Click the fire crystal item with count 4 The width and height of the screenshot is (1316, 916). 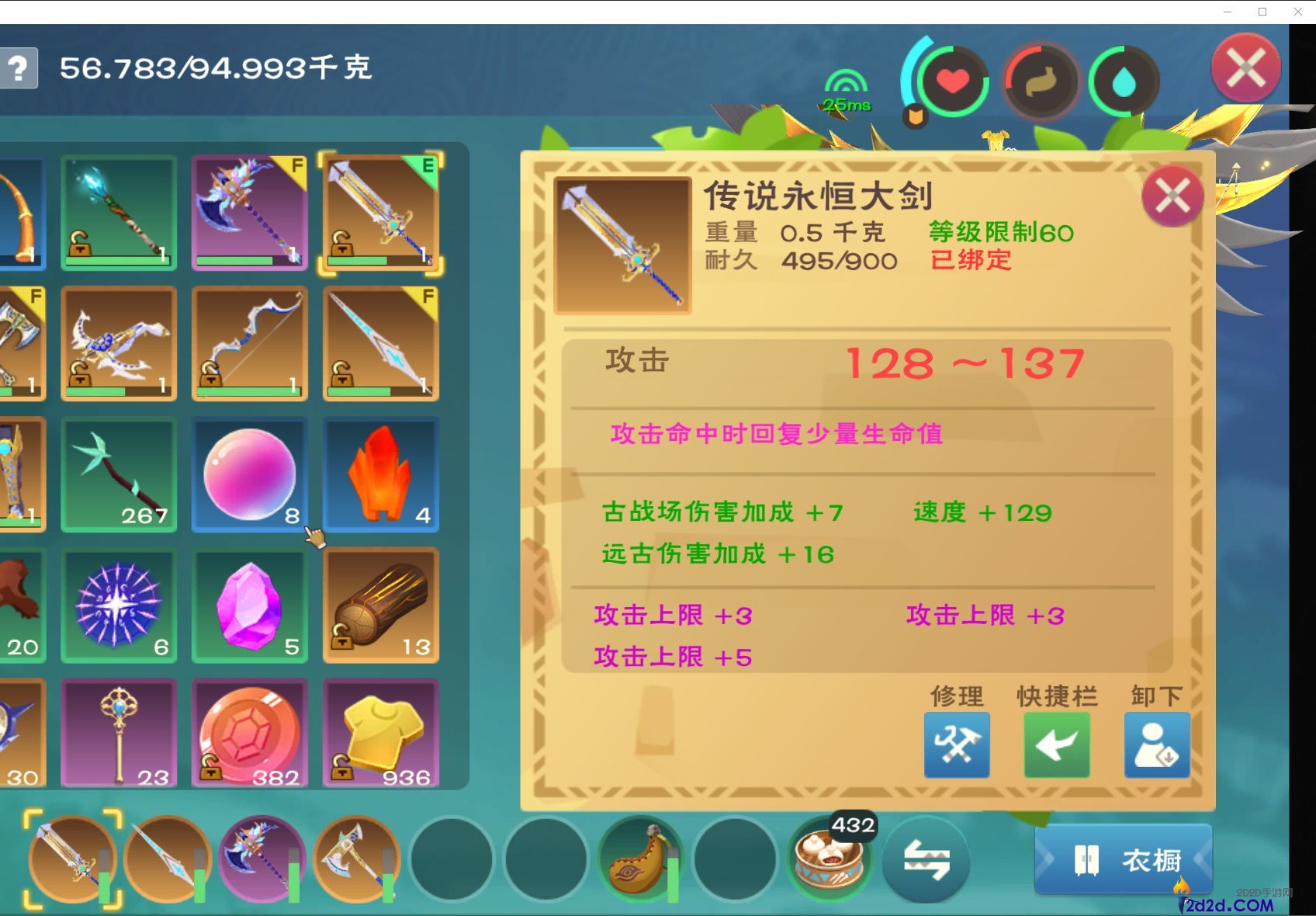[x=381, y=474]
